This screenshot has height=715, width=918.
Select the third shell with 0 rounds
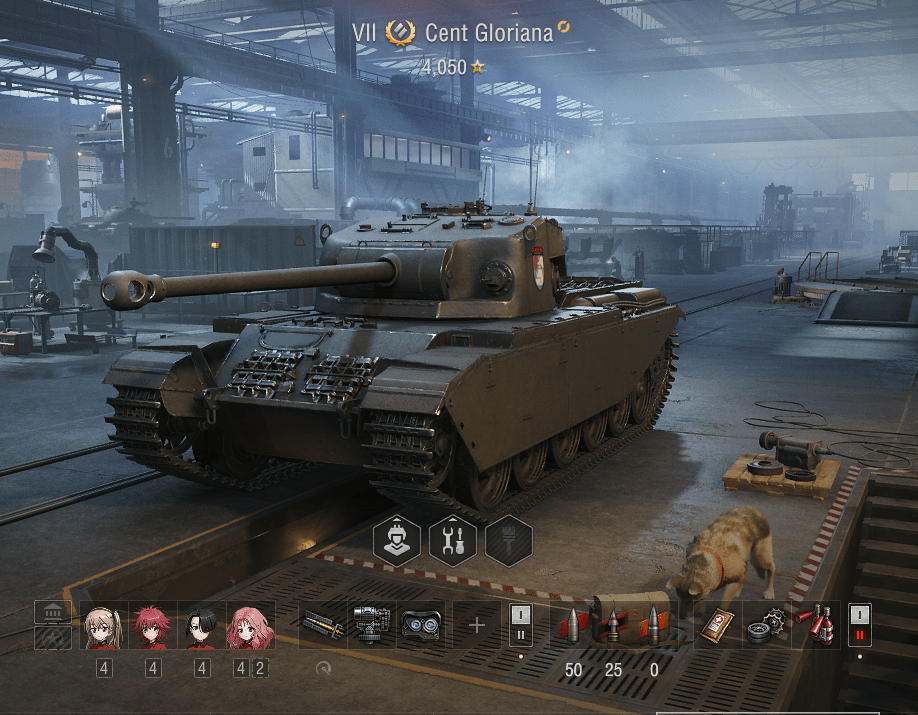654,625
